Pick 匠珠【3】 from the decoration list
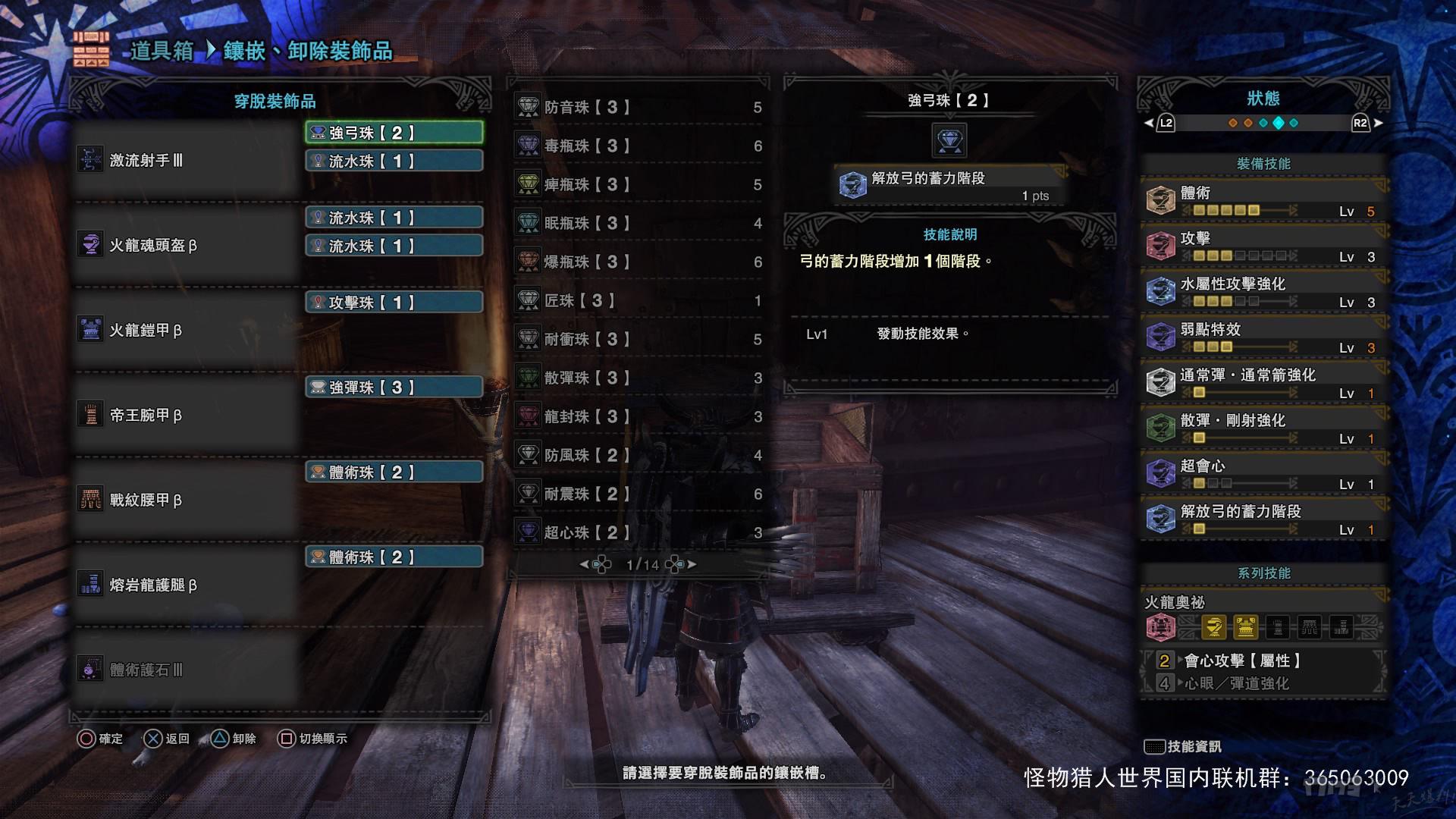The width and height of the screenshot is (1456, 819). pyautogui.click(x=639, y=300)
